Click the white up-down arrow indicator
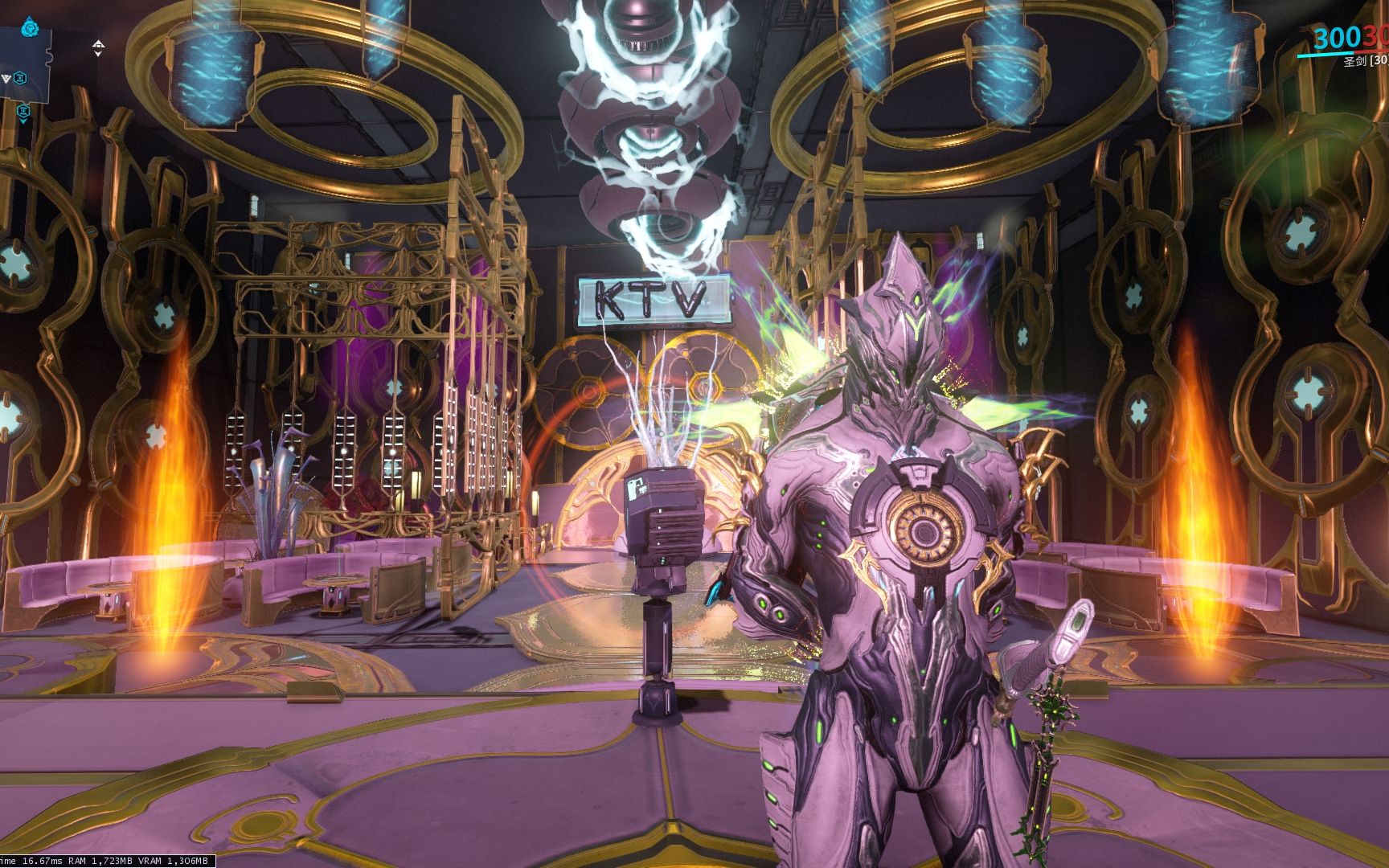Viewport: 1389px width, 868px height. [98, 48]
